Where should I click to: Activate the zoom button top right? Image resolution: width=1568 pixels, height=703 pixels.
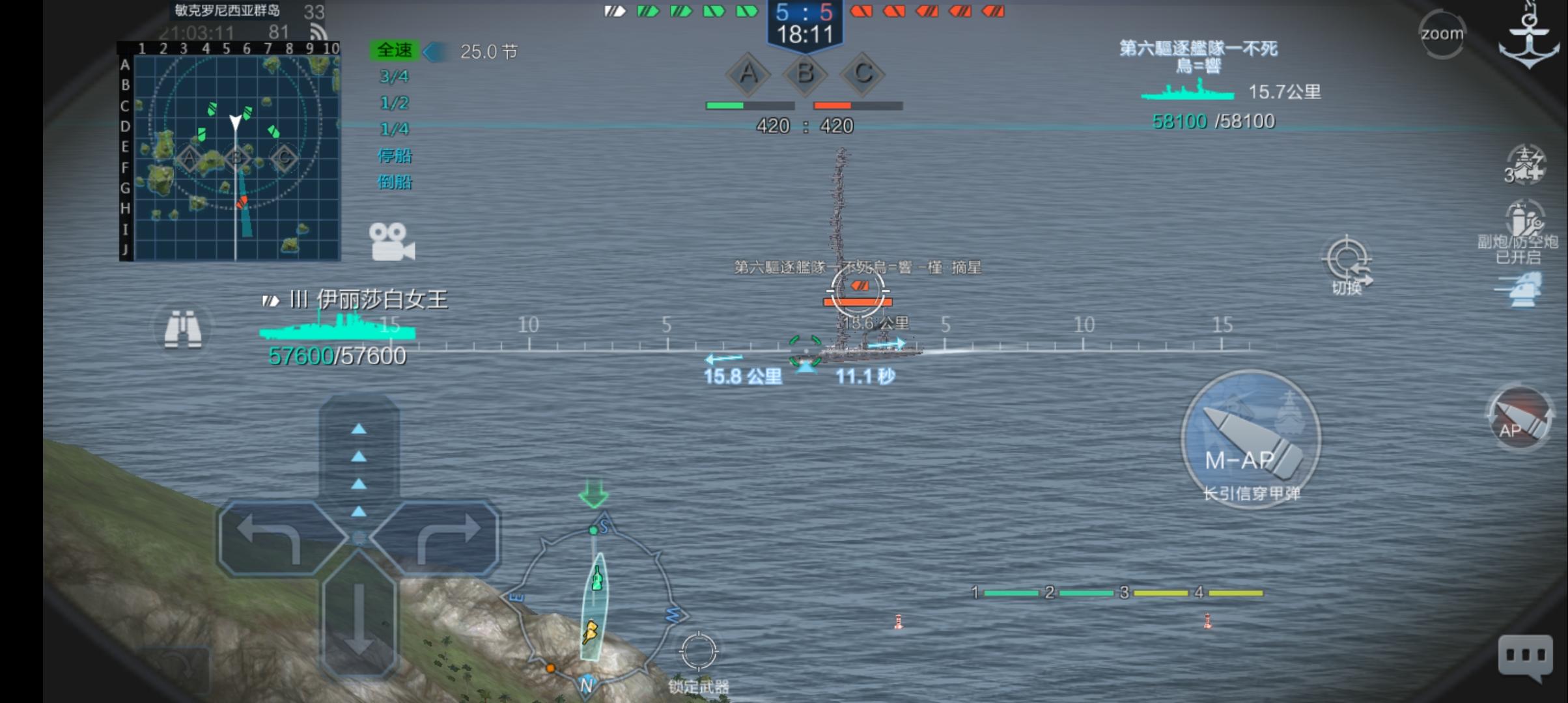point(1442,33)
